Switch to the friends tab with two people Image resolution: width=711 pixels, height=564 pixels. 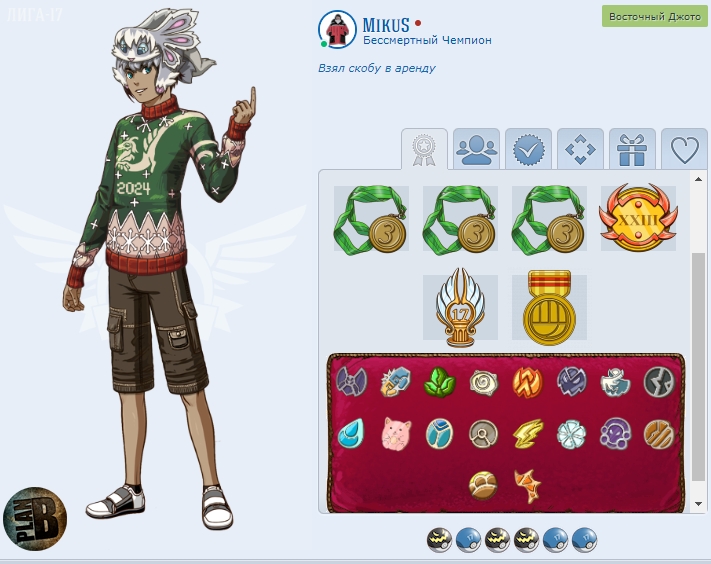[x=477, y=149]
